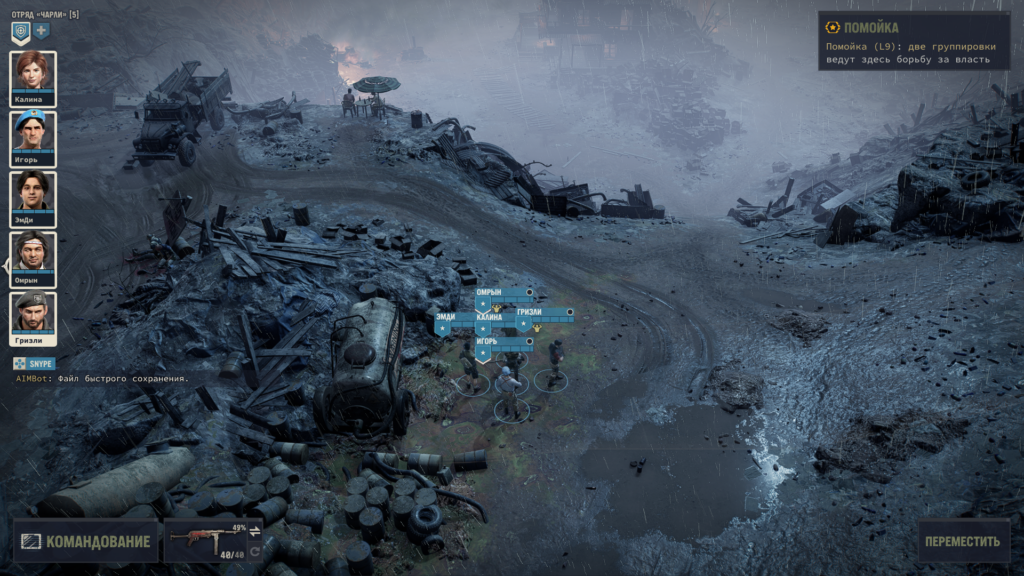Open the SNYPE message log tag
The image size is (1024, 576).
click(35, 364)
